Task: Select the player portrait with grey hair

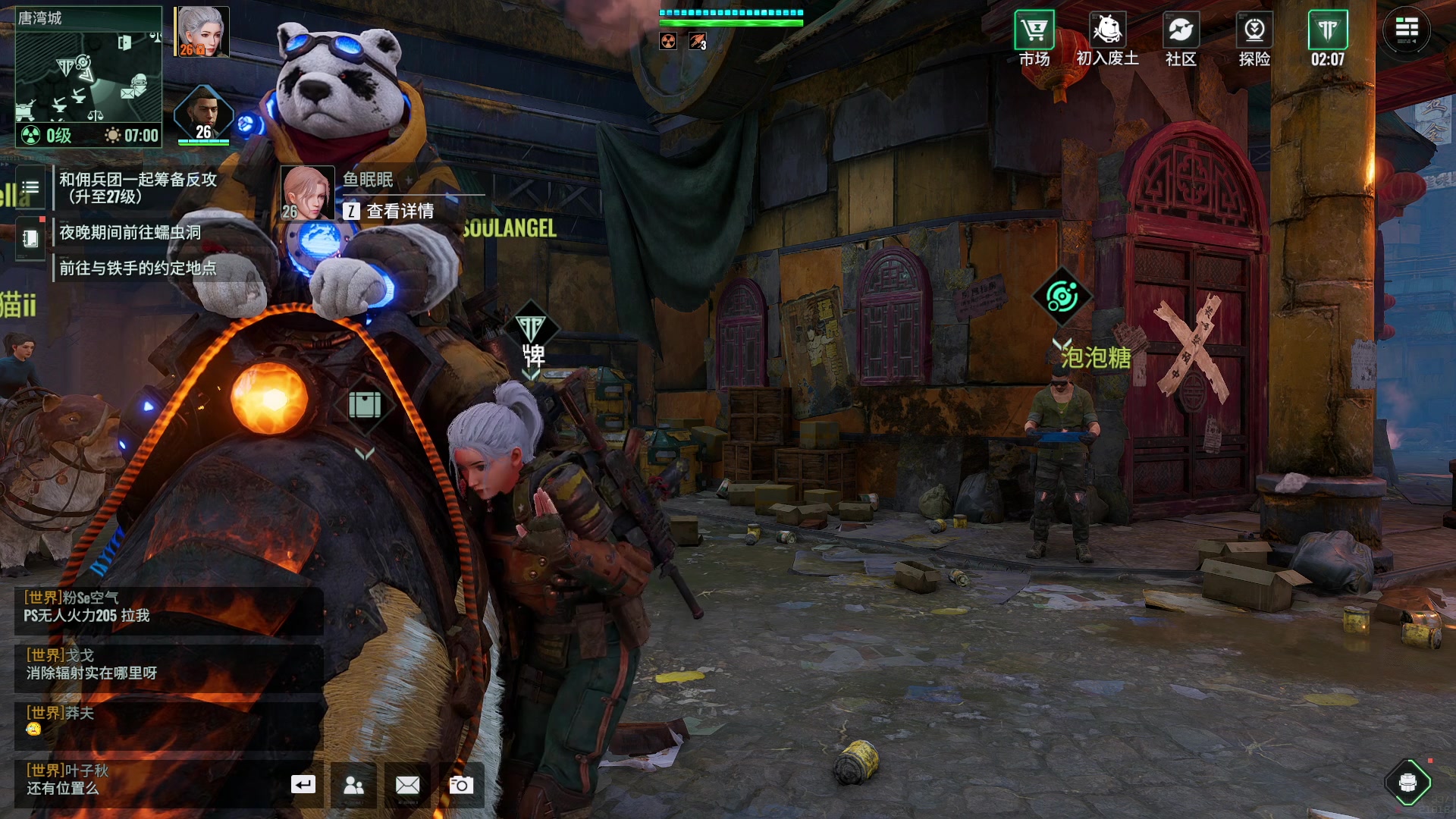Action: point(202,32)
